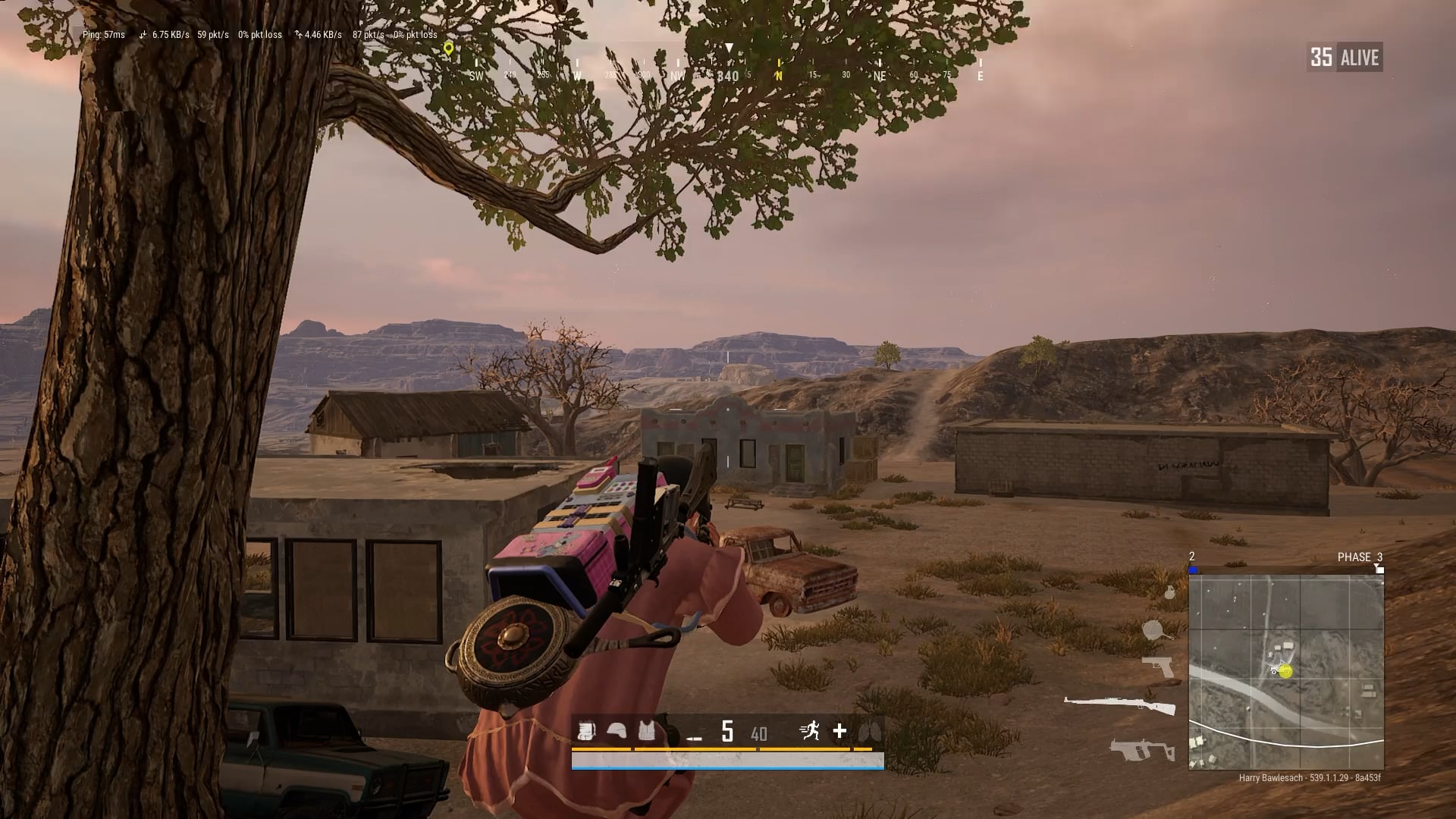Select the bolt-action rifle weapon slot
Screen dimensions: 1456x819
[1120, 705]
